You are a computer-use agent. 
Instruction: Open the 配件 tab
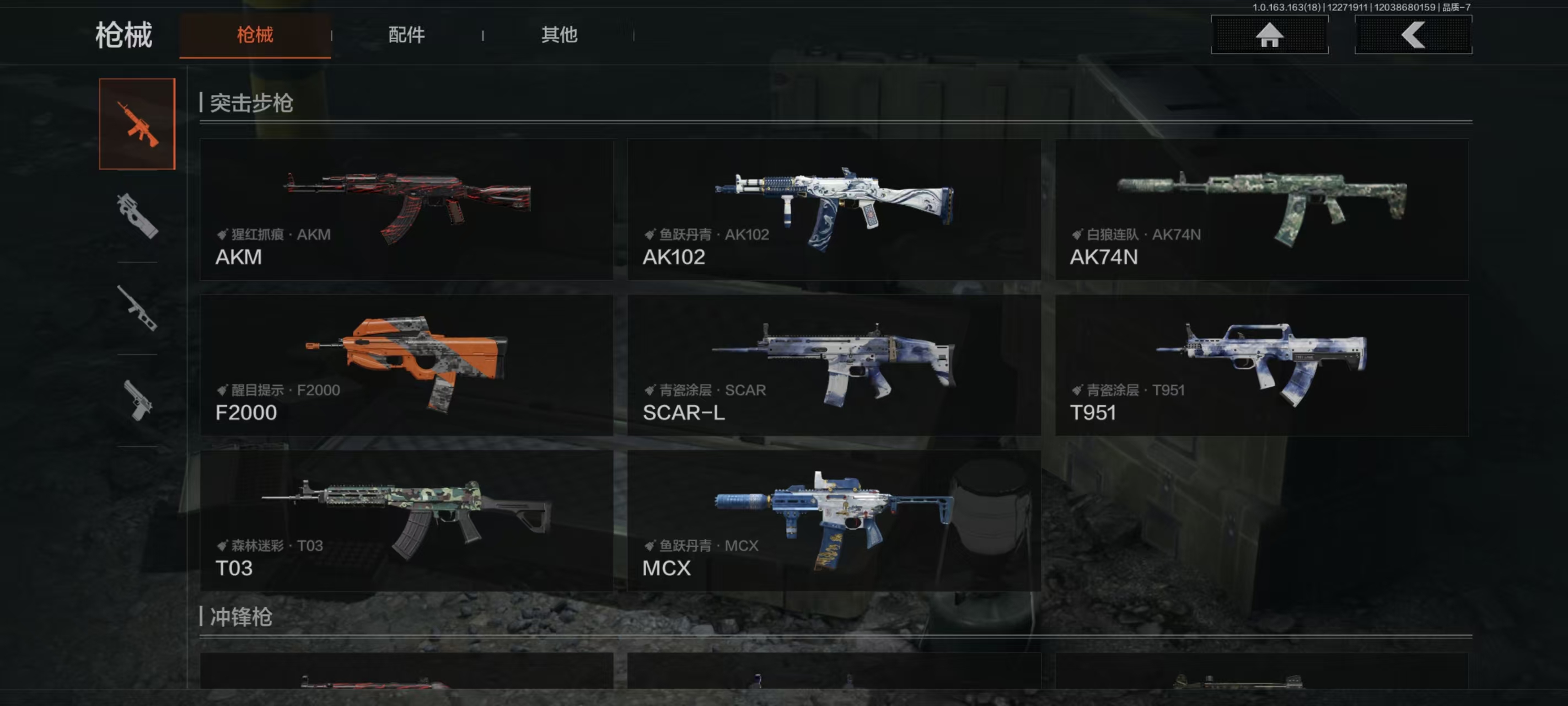(x=406, y=35)
